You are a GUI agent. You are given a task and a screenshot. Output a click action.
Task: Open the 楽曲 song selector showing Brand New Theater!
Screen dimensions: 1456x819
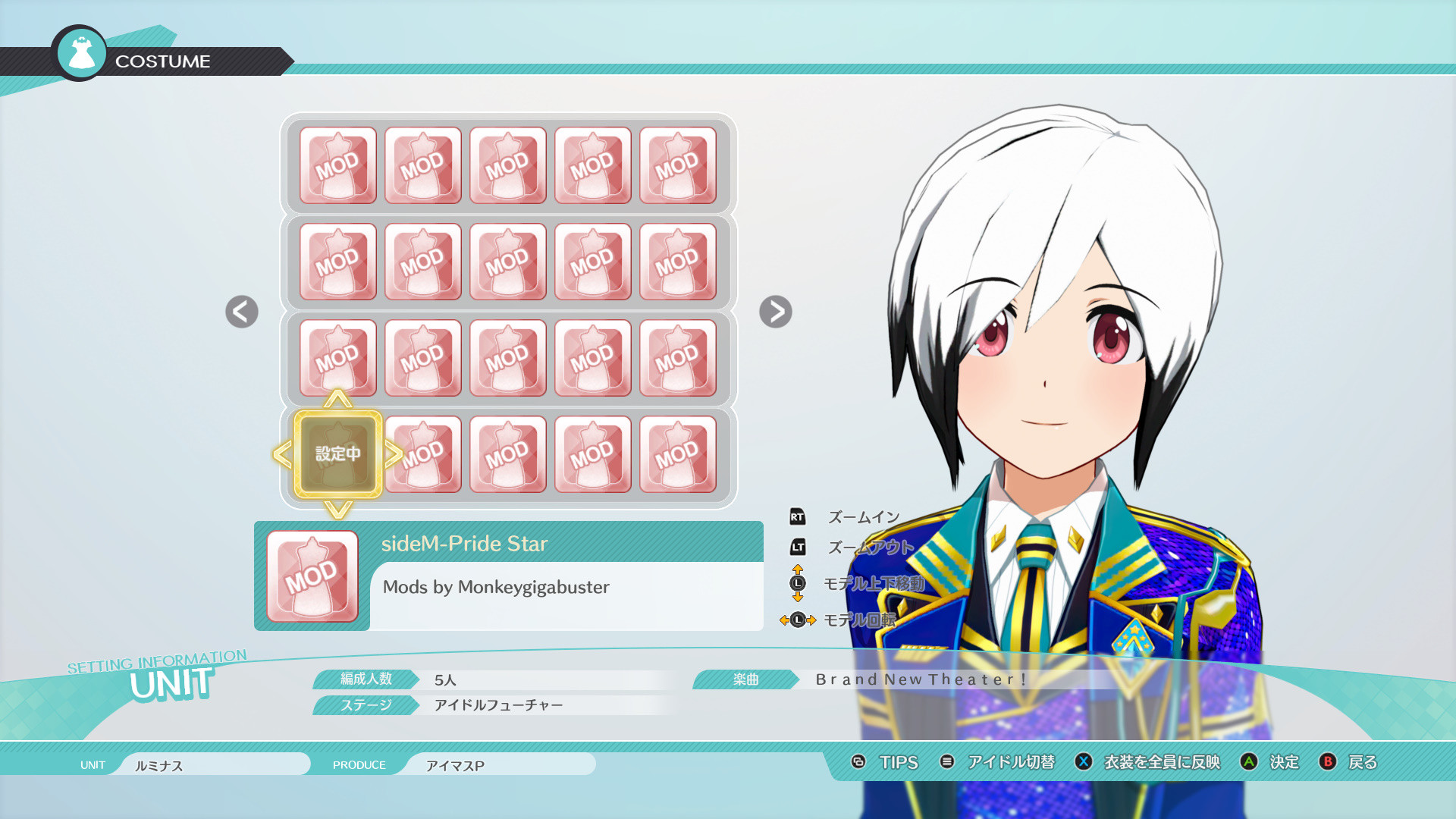[920, 680]
